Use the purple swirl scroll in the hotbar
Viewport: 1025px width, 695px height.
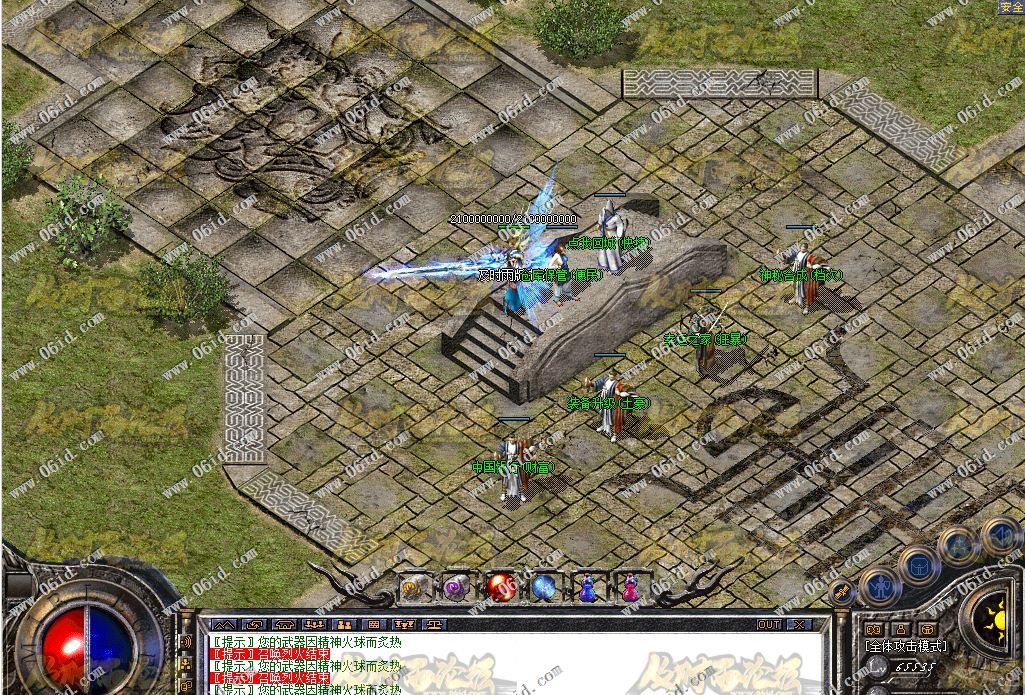[458, 587]
